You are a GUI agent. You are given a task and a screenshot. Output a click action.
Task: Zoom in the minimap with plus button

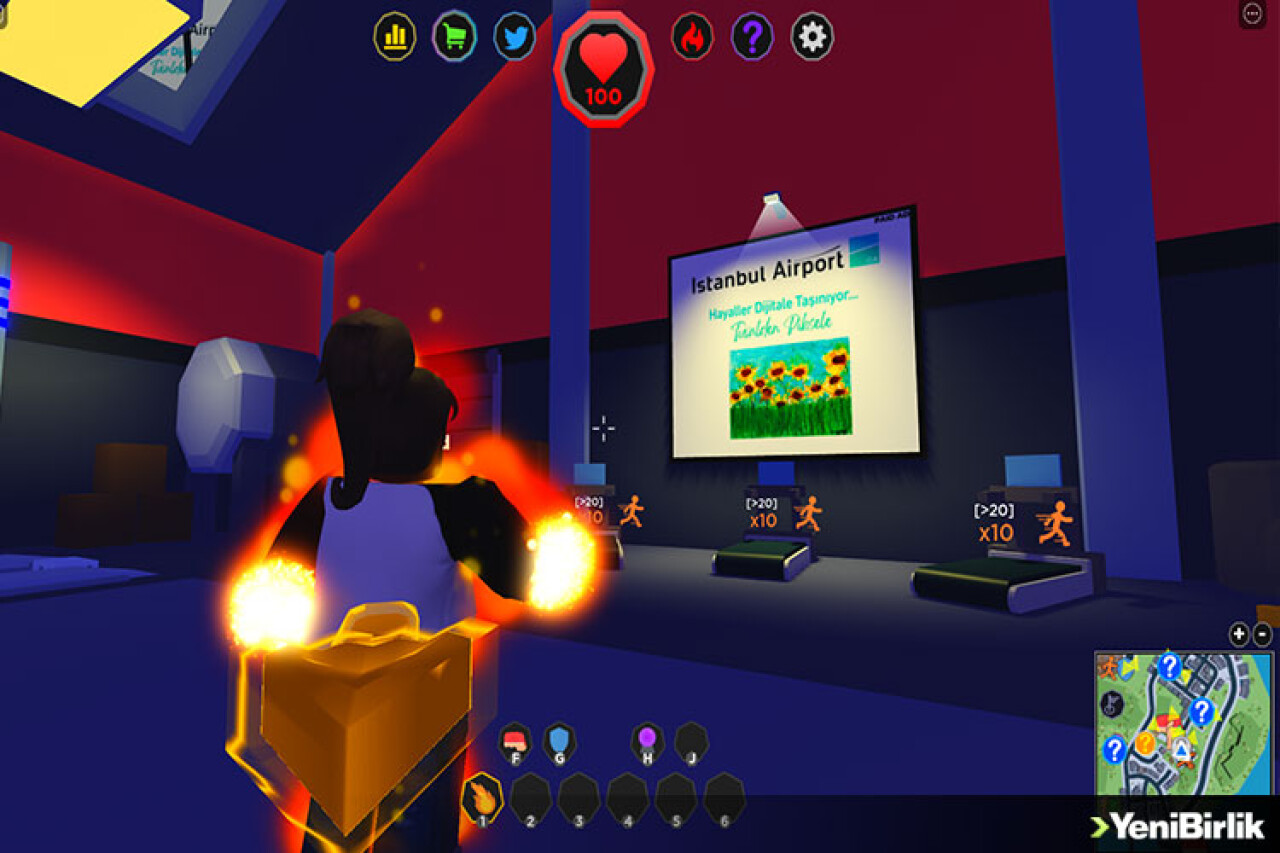(x=1239, y=634)
